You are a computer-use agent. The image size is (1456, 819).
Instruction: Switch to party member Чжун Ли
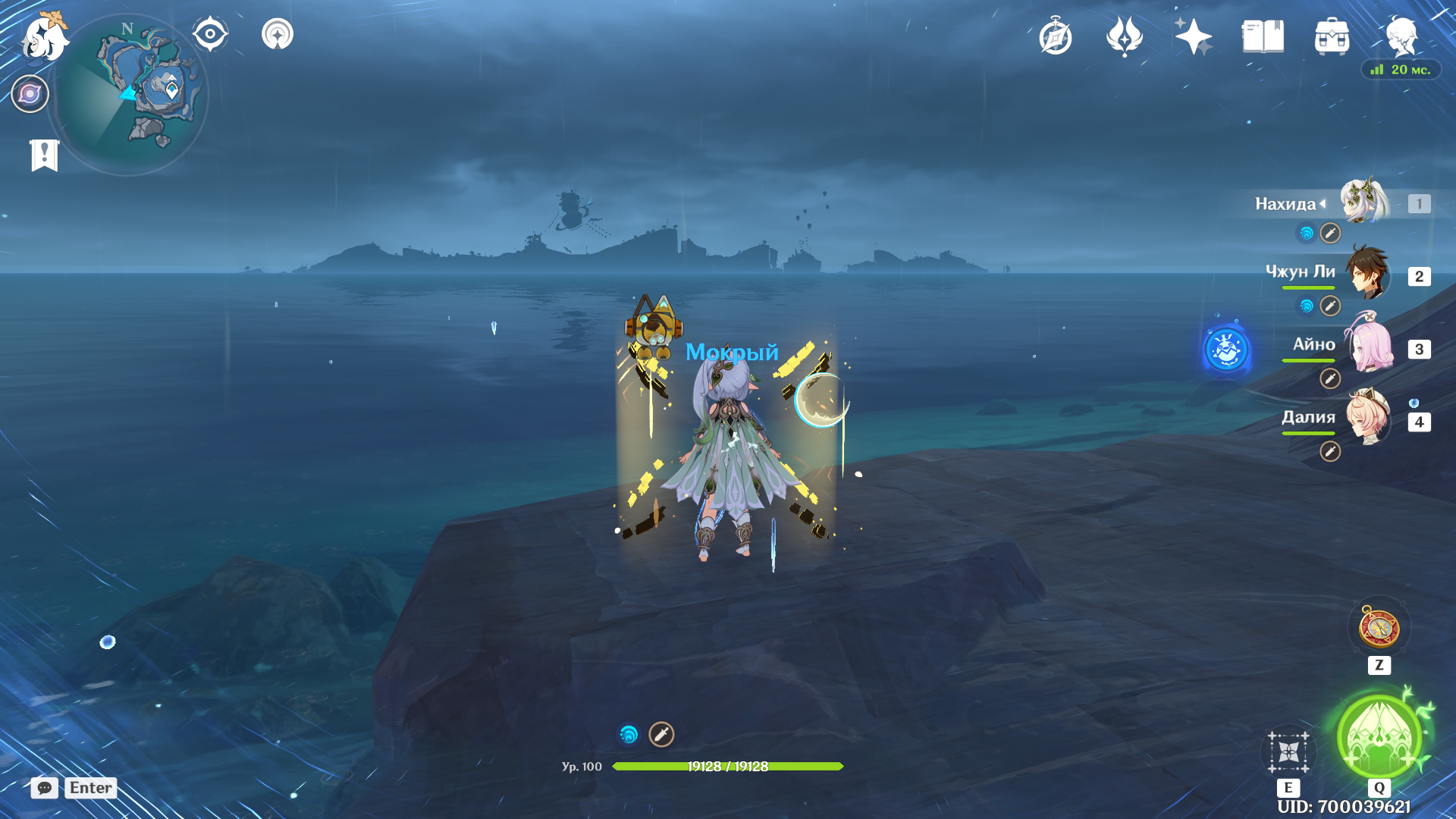pyautogui.click(x=1367, y=273)
